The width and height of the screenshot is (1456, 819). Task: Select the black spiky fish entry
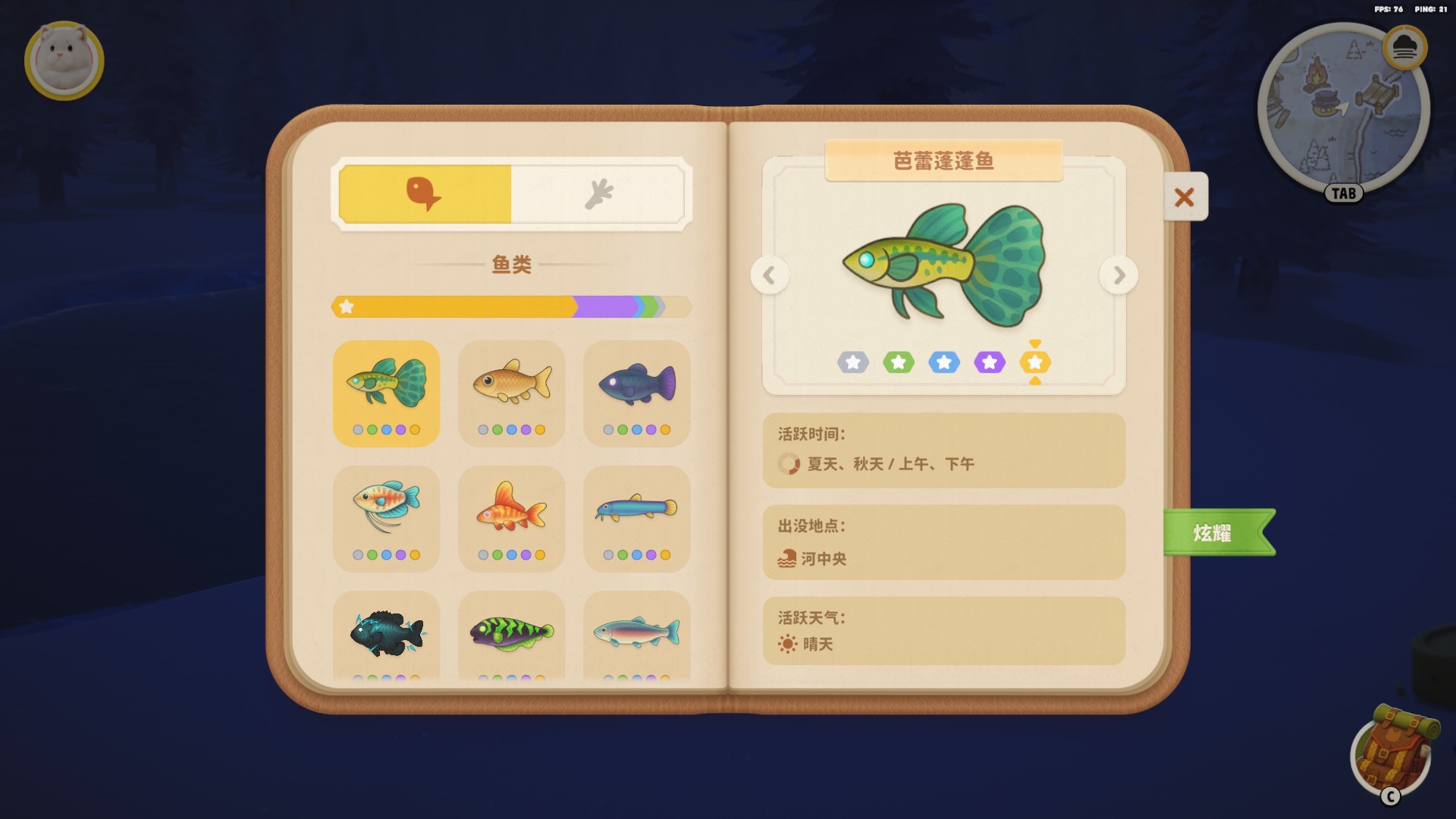click(x=386, y=634)
